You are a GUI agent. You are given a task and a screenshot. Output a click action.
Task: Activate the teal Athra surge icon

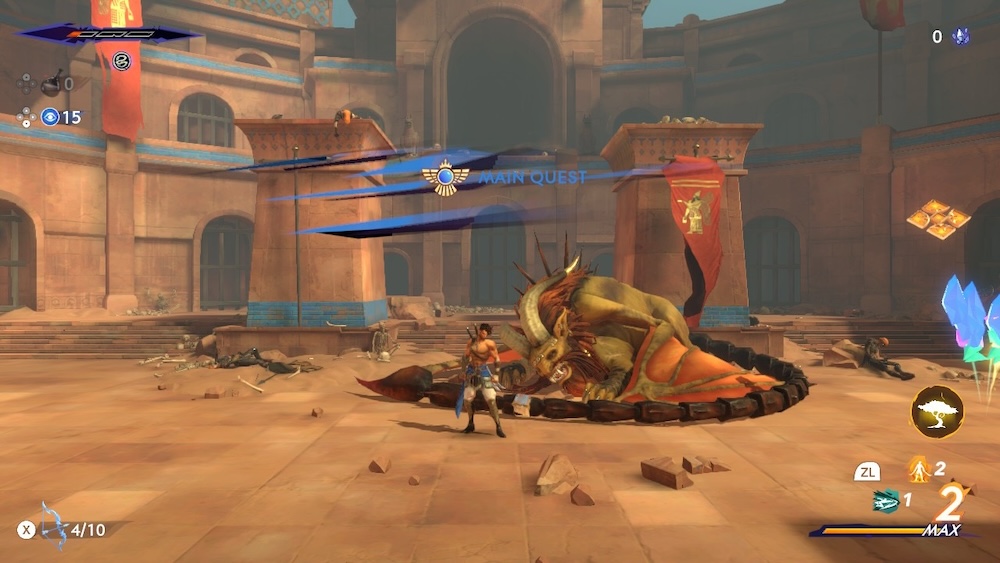click(886, 500)
